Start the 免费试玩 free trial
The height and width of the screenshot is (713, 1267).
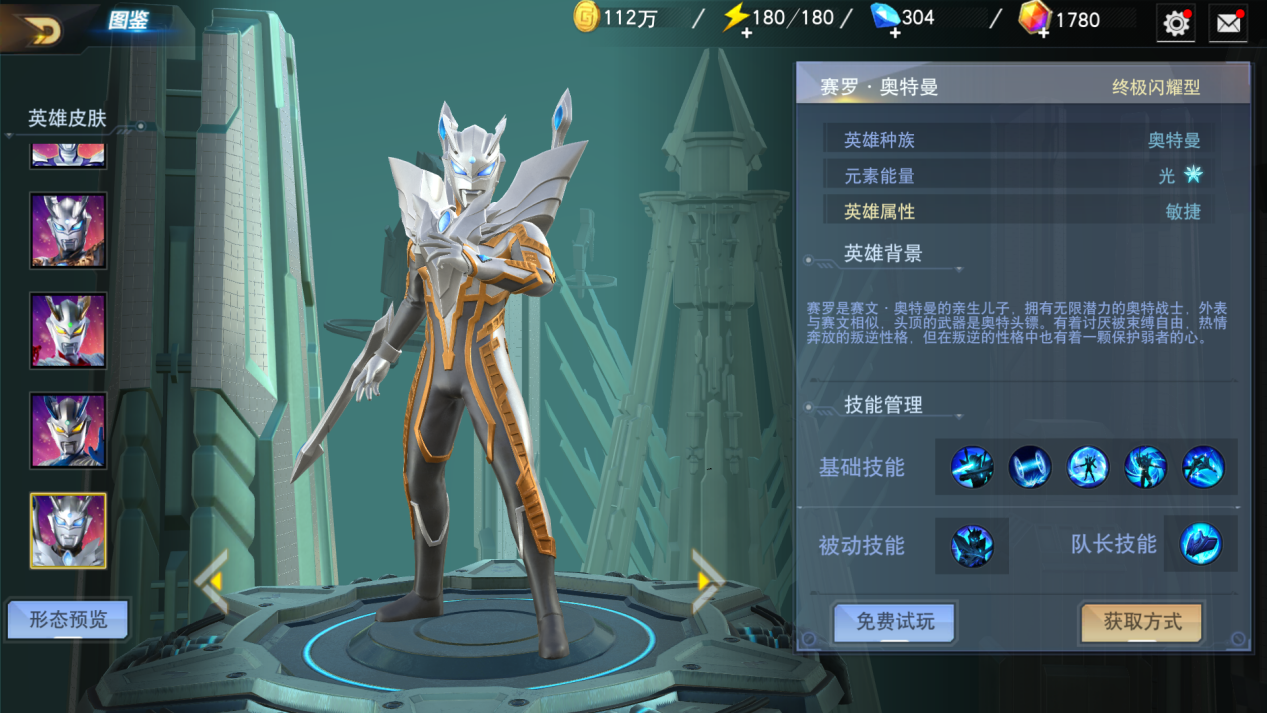(x=894, y=622)
